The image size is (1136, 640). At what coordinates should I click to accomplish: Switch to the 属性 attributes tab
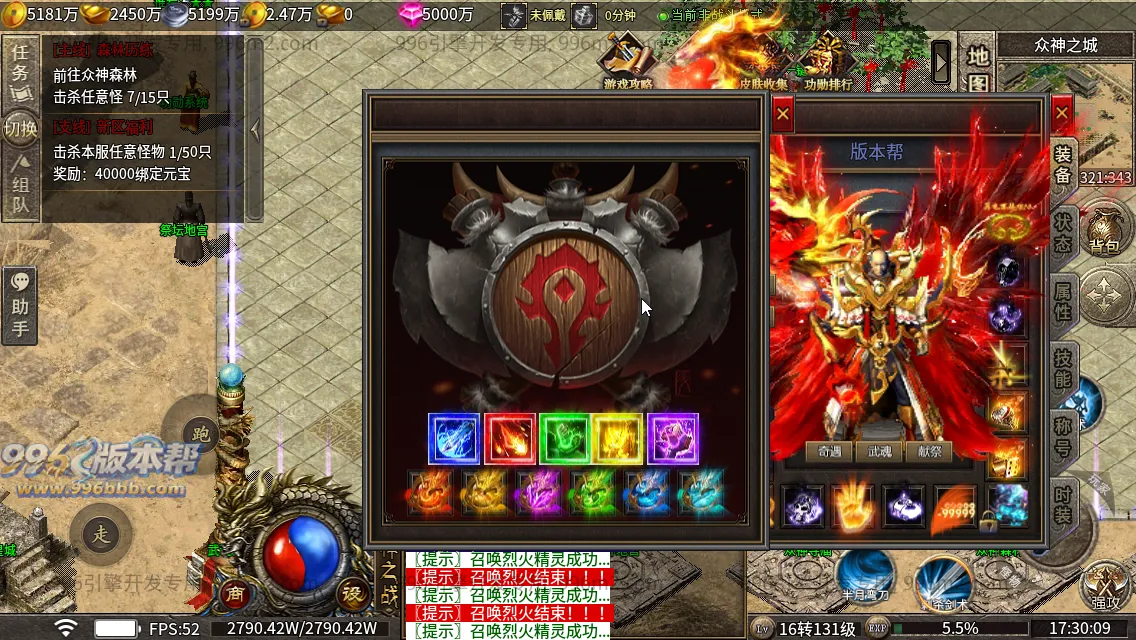pyautogui.click(x=1062, y=301)
